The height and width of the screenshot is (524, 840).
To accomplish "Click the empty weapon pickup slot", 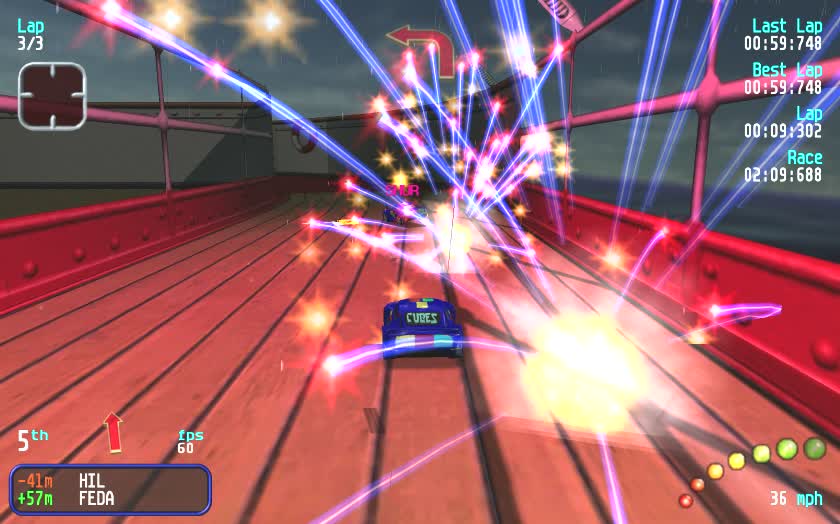I will click(52, 96).
